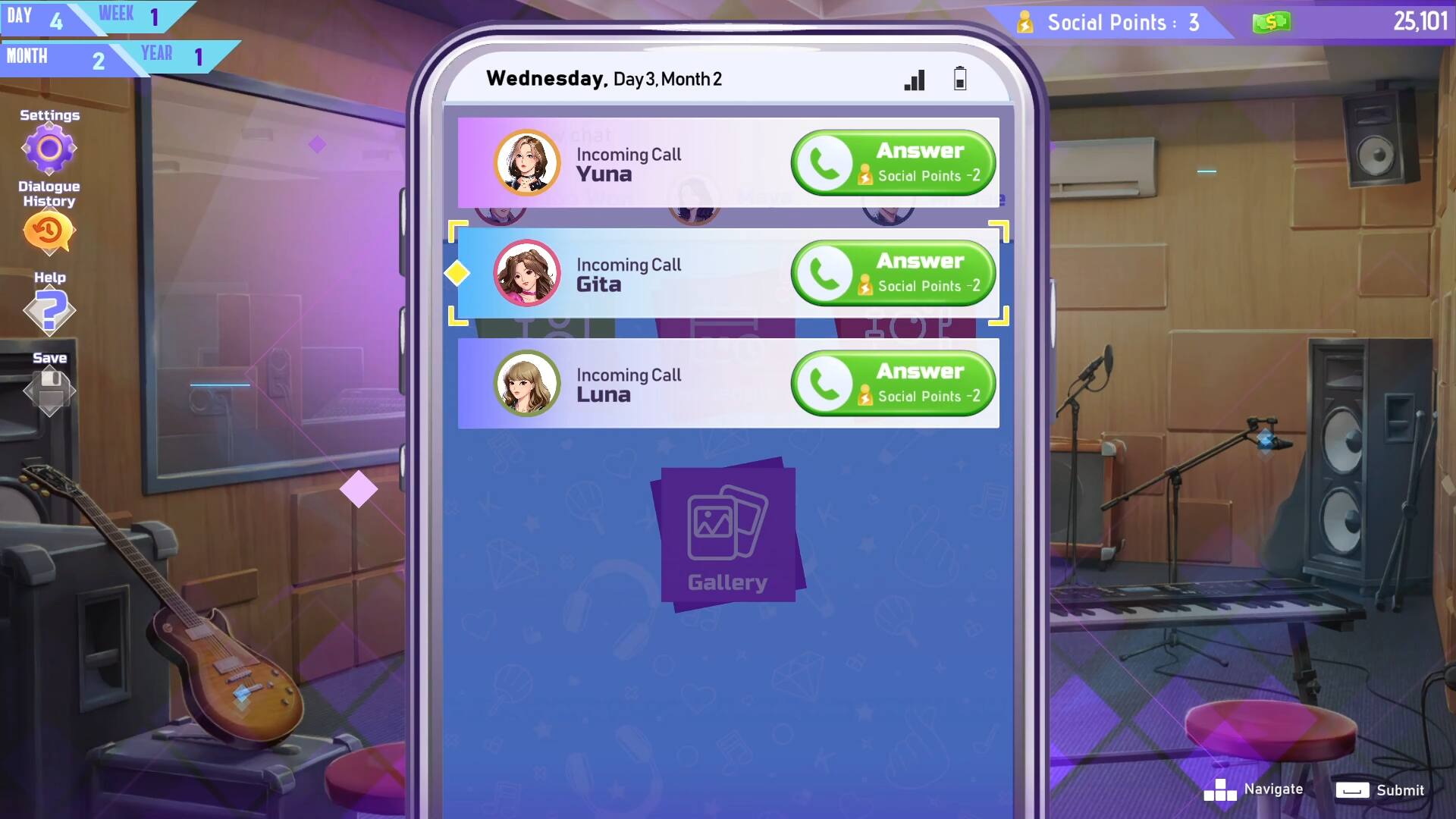Select Yuna's profile avatar

(527, 162)
